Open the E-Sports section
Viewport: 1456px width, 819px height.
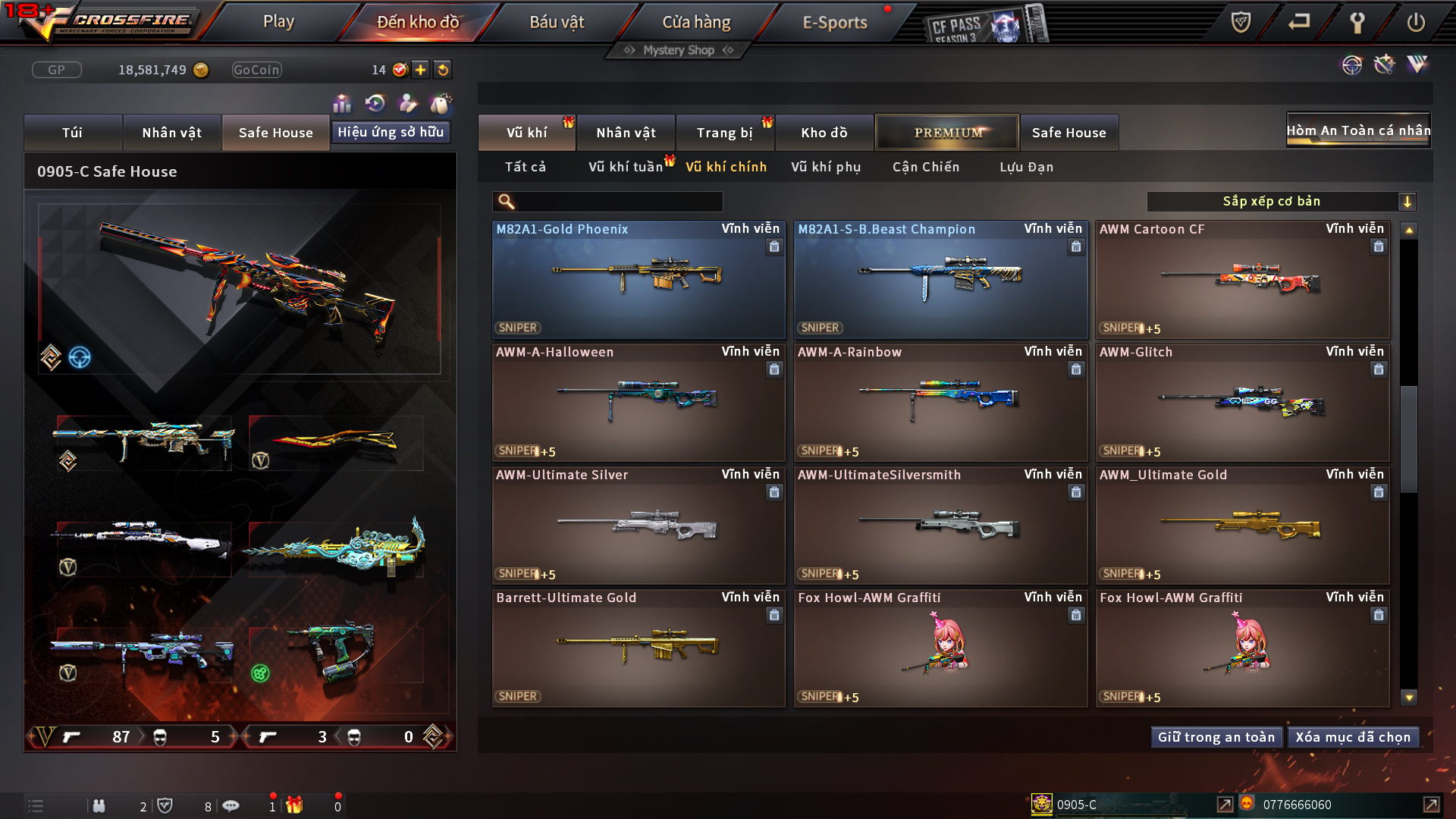pos(834,22)
